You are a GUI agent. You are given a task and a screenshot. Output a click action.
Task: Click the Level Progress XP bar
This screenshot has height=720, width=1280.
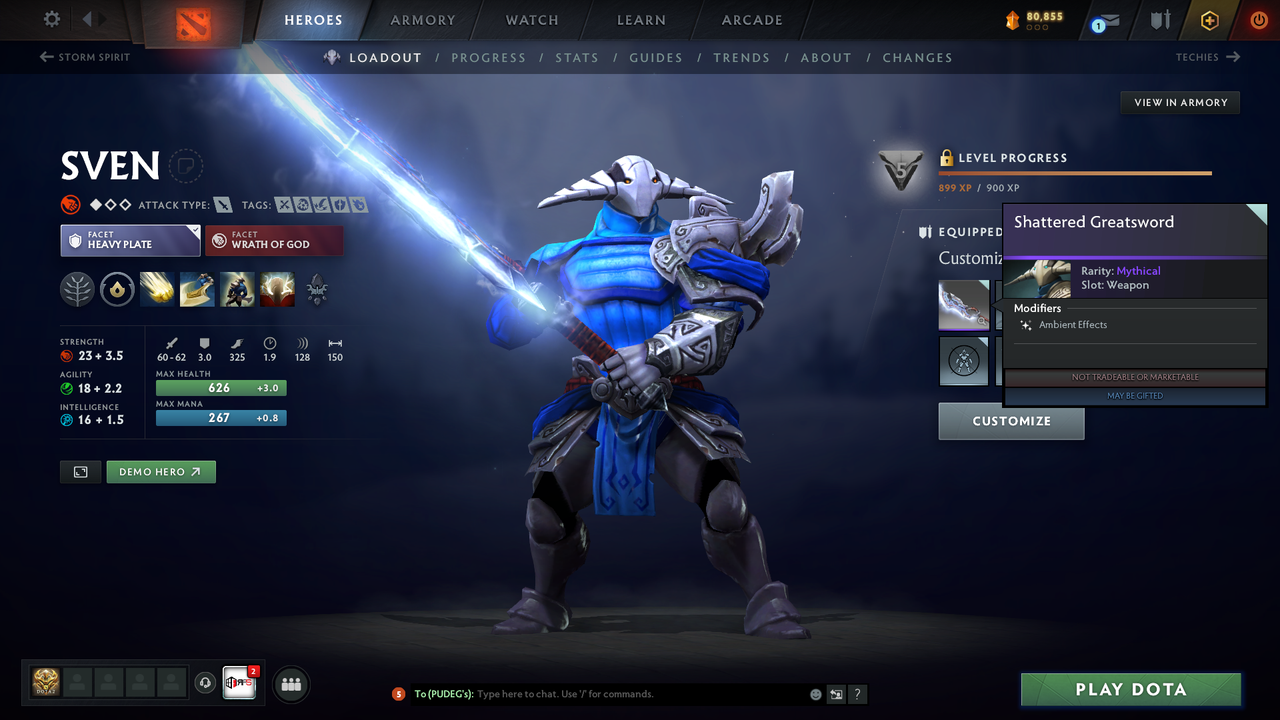1075,172
